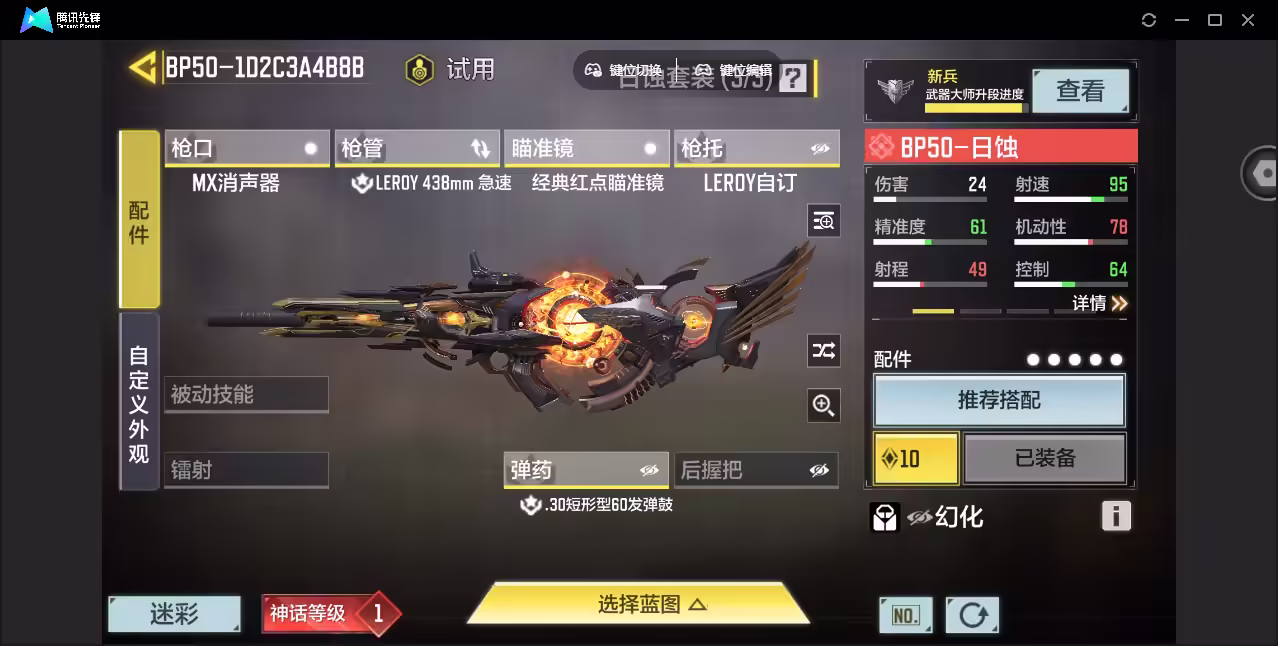Viewport: 1278px width, 646px height.
Task: Open the 被动技能 perk slot
Action: [x=246, y=394]
